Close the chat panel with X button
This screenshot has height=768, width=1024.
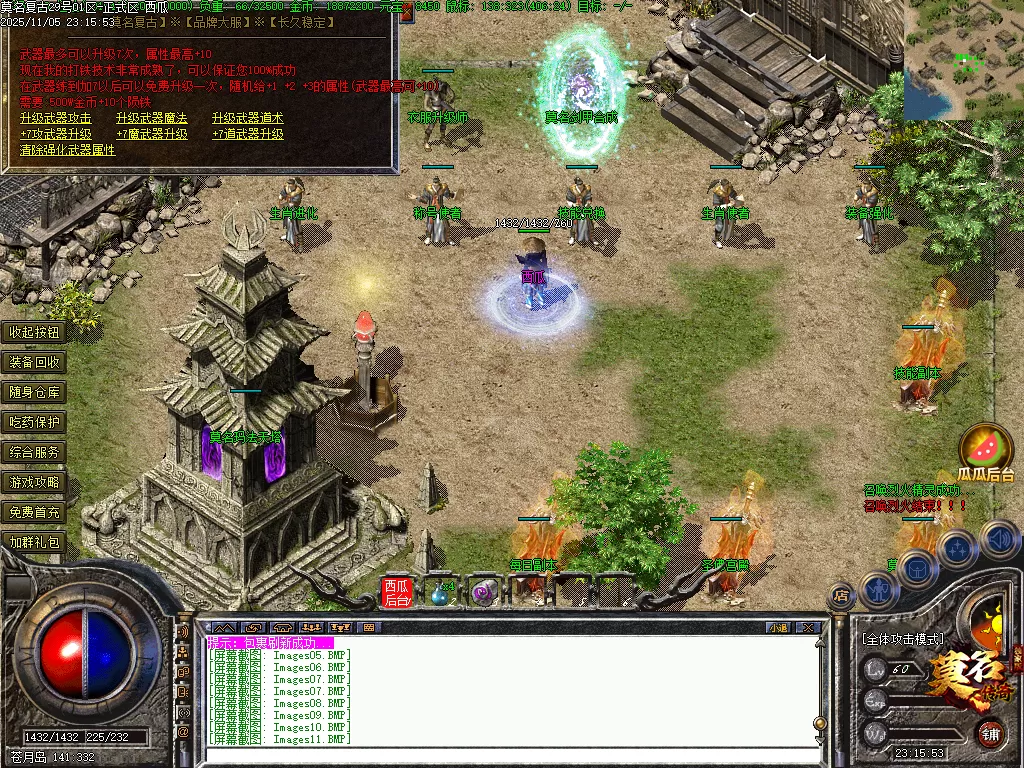pyautogui.click(x=808, y=627)
